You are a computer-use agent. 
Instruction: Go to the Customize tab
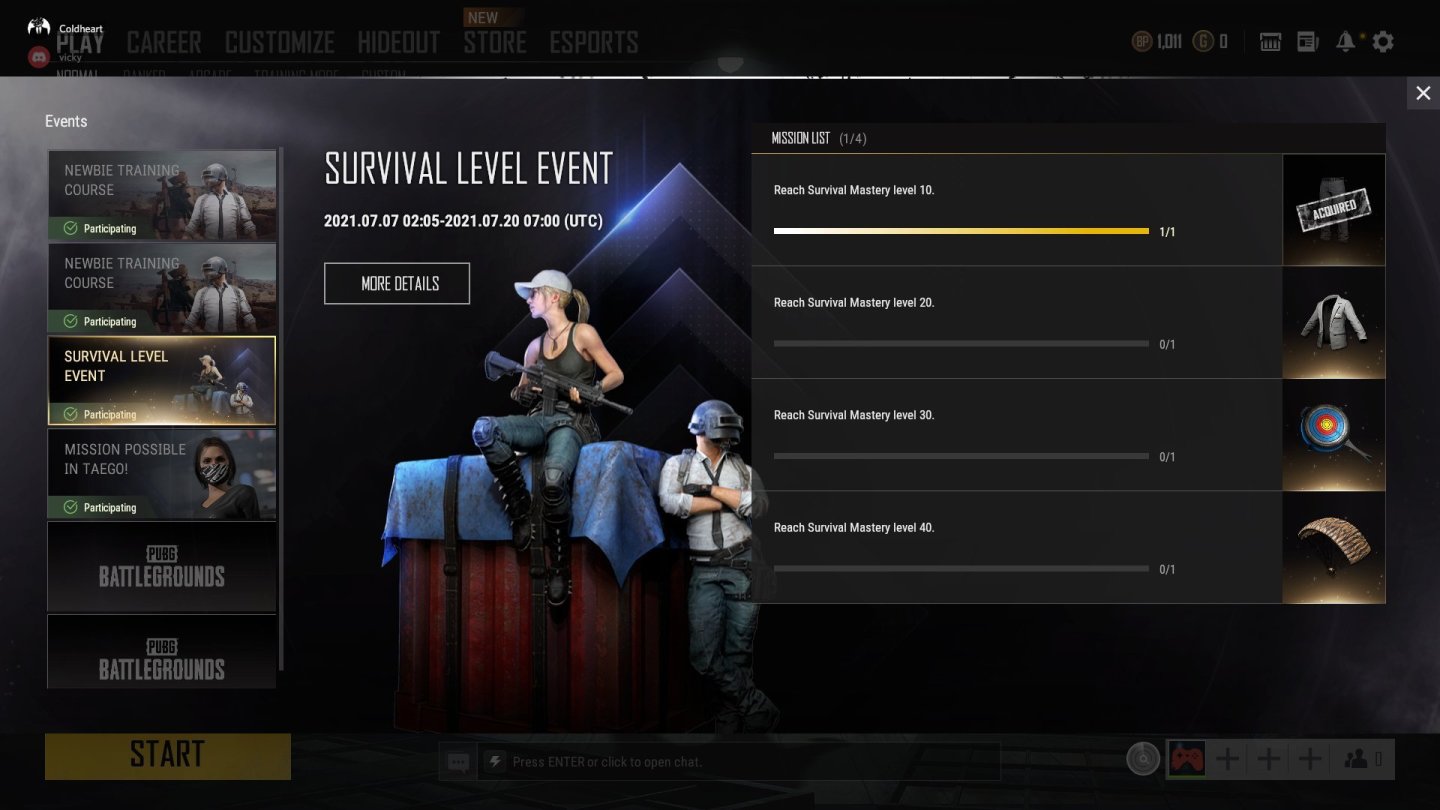[280, 42]
